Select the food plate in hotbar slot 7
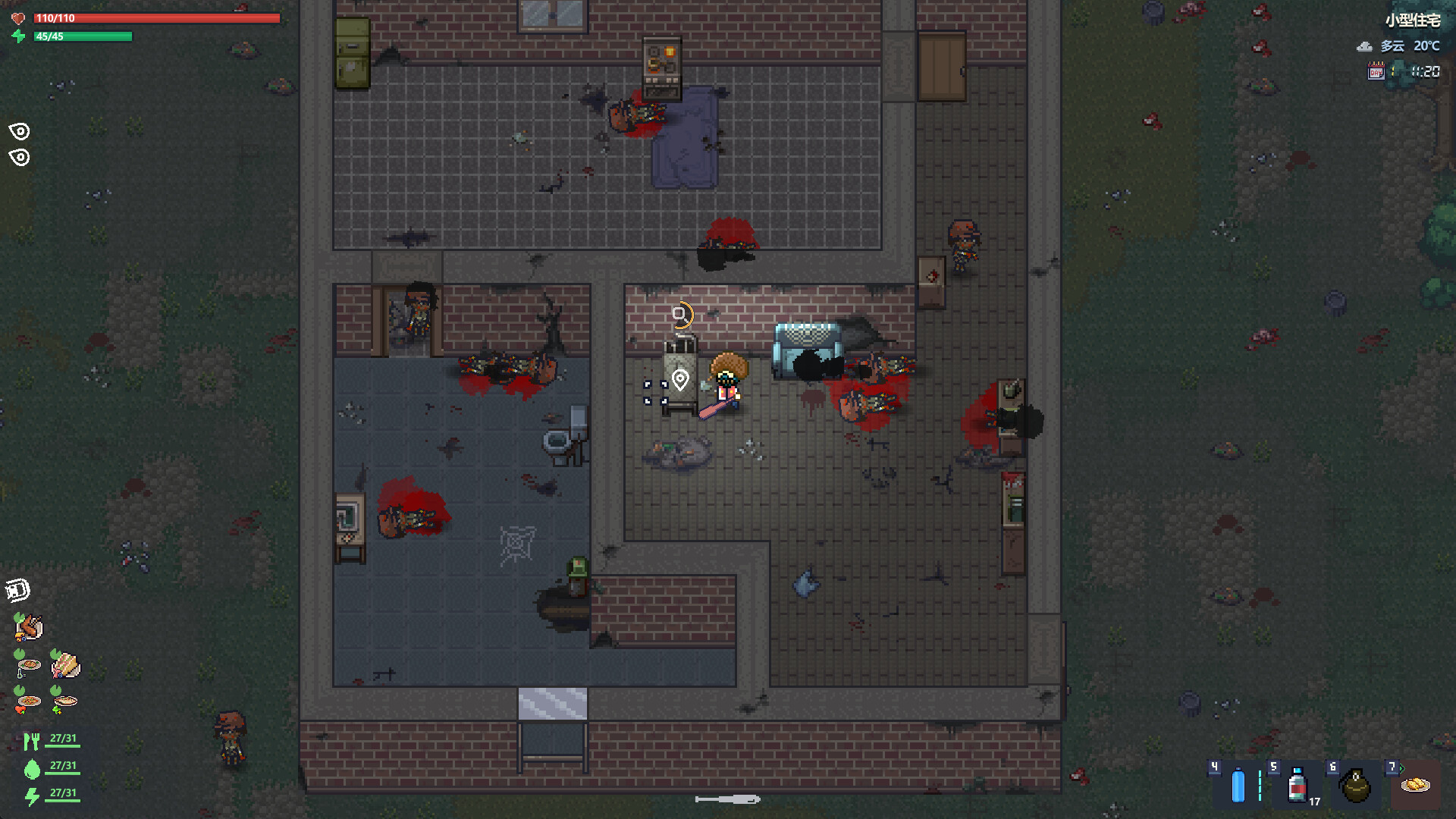Viewport: 1456px width, 819px height. click(x=1415, y=786)
